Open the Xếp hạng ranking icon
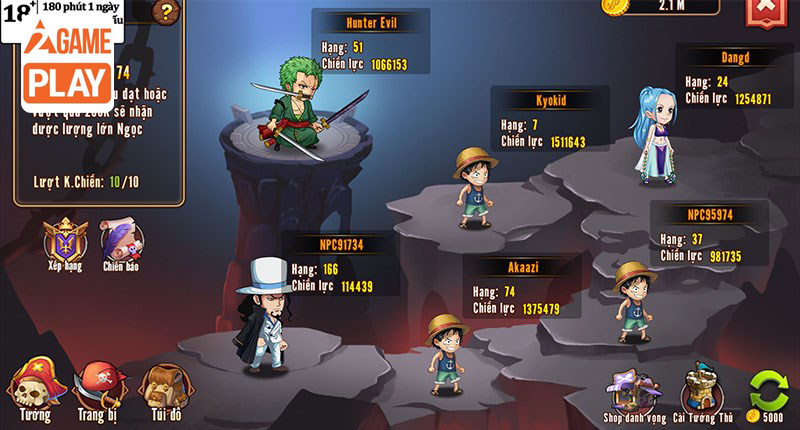This screenshot has width=800, height=430. 65,242
